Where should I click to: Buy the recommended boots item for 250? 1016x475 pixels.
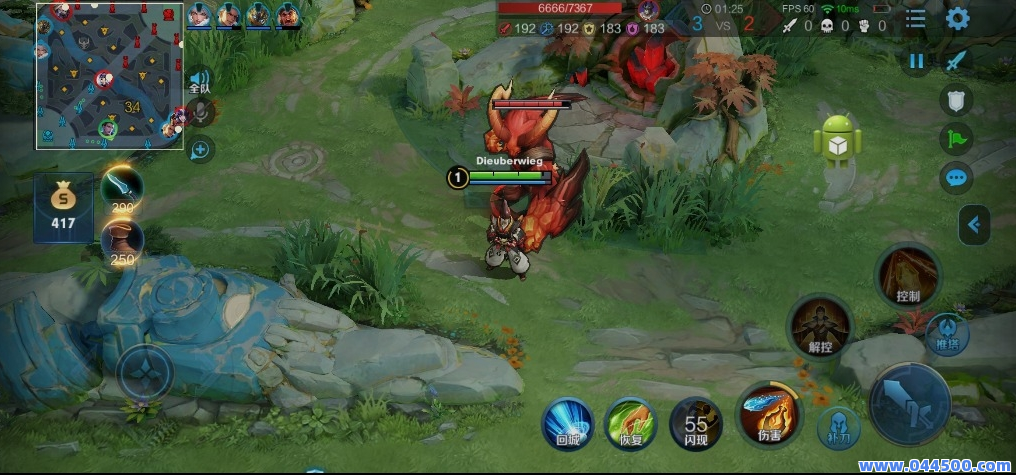coord(122,241)
